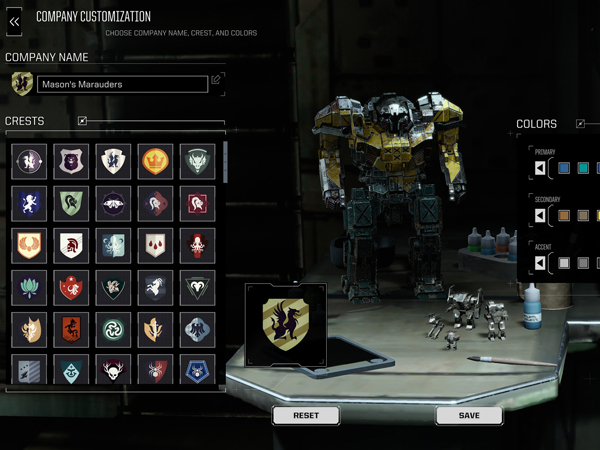
Task: Select the orange-brown secondary color swatch
Action: pos(564,215)
